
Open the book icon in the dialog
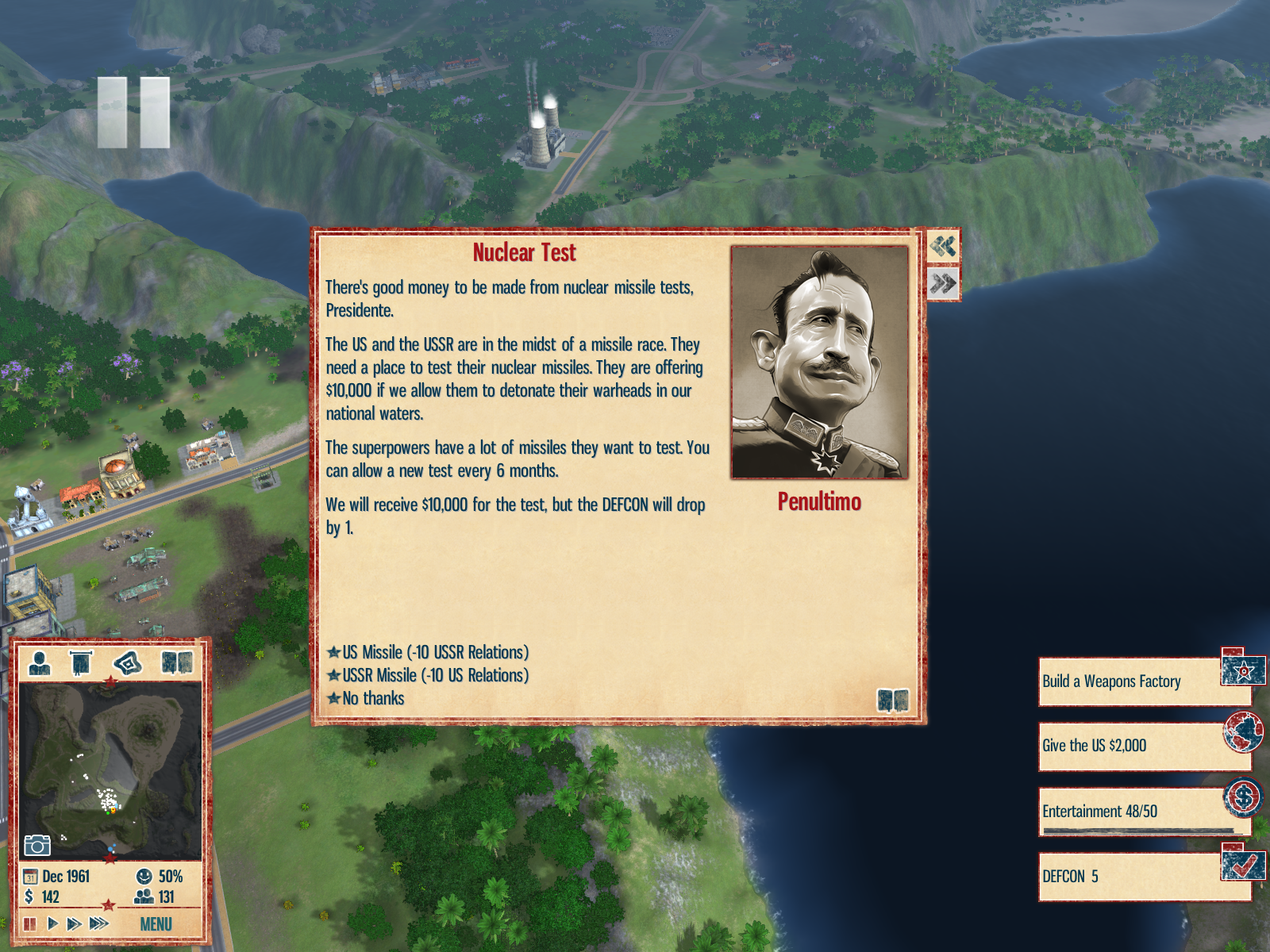(892, 701)
